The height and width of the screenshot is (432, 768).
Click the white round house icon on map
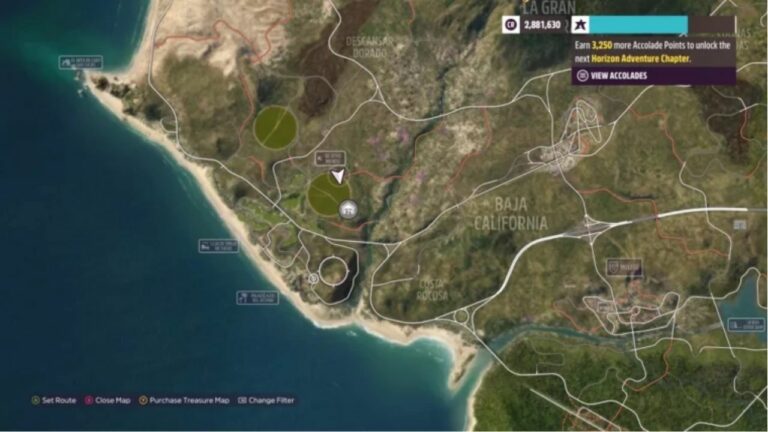tap(349, 209)
